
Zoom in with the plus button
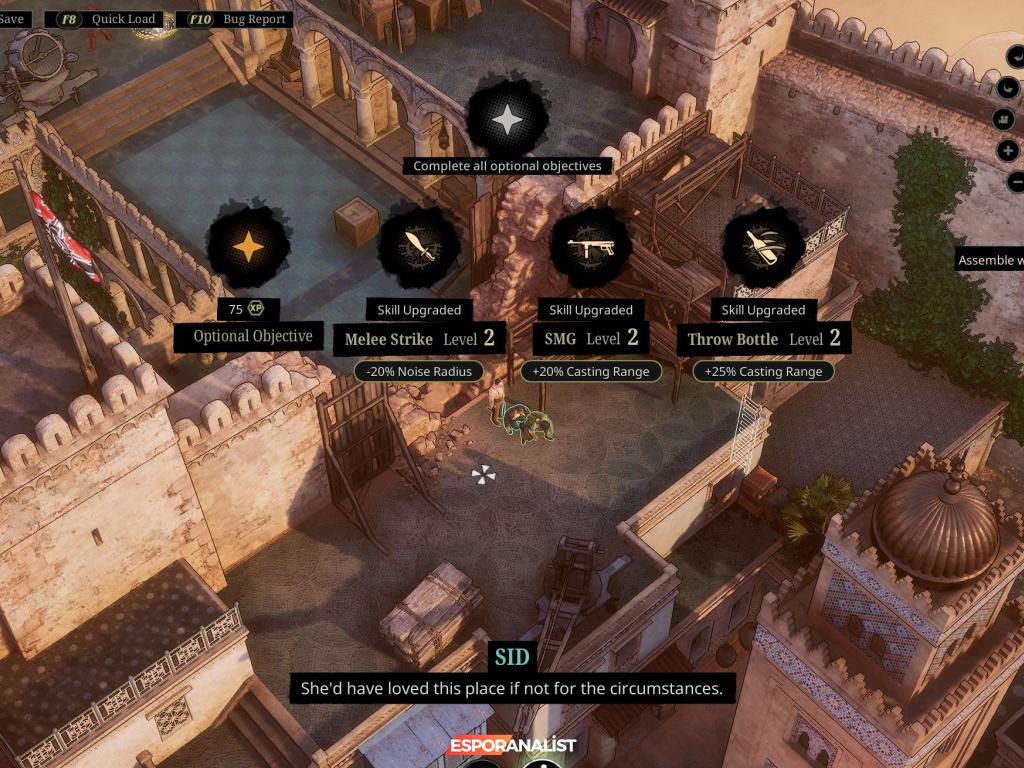pyautogui.click(x=1009, y=151)
